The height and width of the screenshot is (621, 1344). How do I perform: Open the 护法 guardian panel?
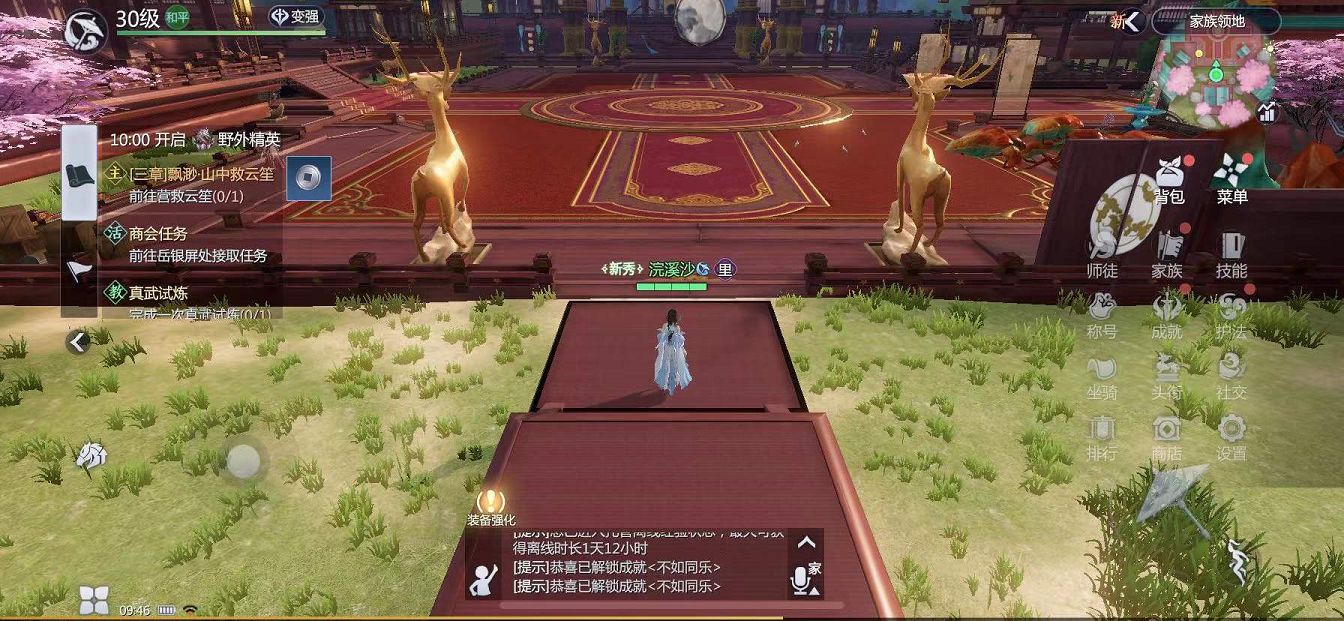[1231, 316]
